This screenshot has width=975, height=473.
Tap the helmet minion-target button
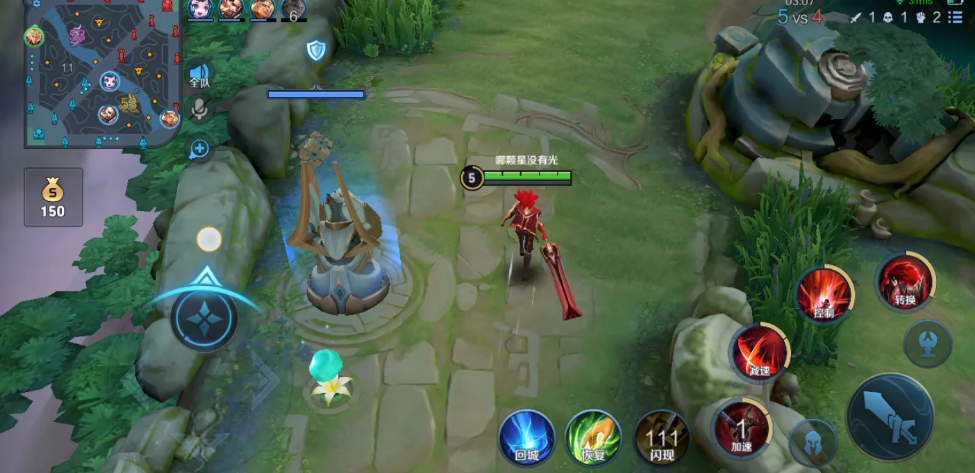(x=813, y=442)
